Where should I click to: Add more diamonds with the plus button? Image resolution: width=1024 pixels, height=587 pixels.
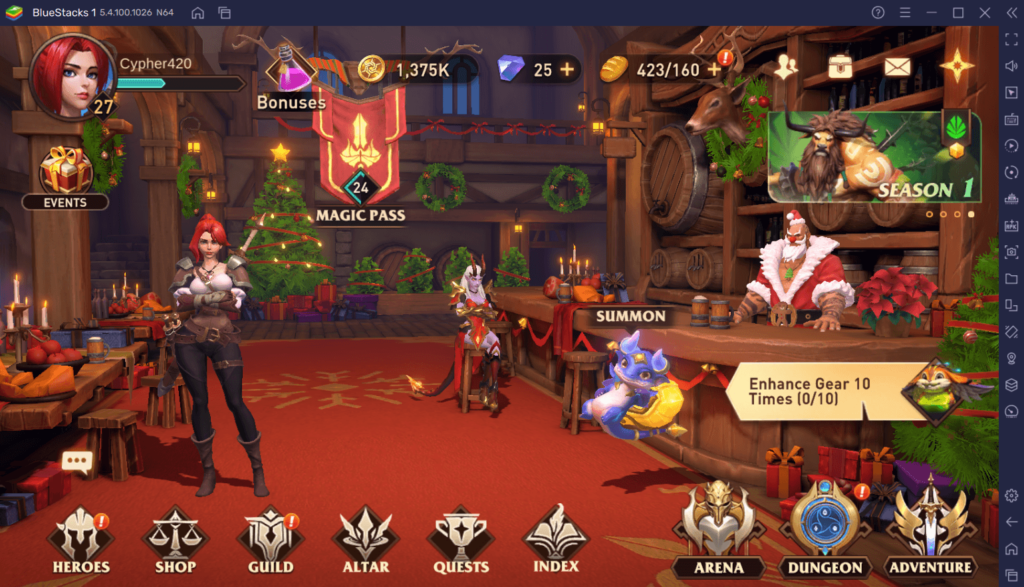tap(568, 70)
